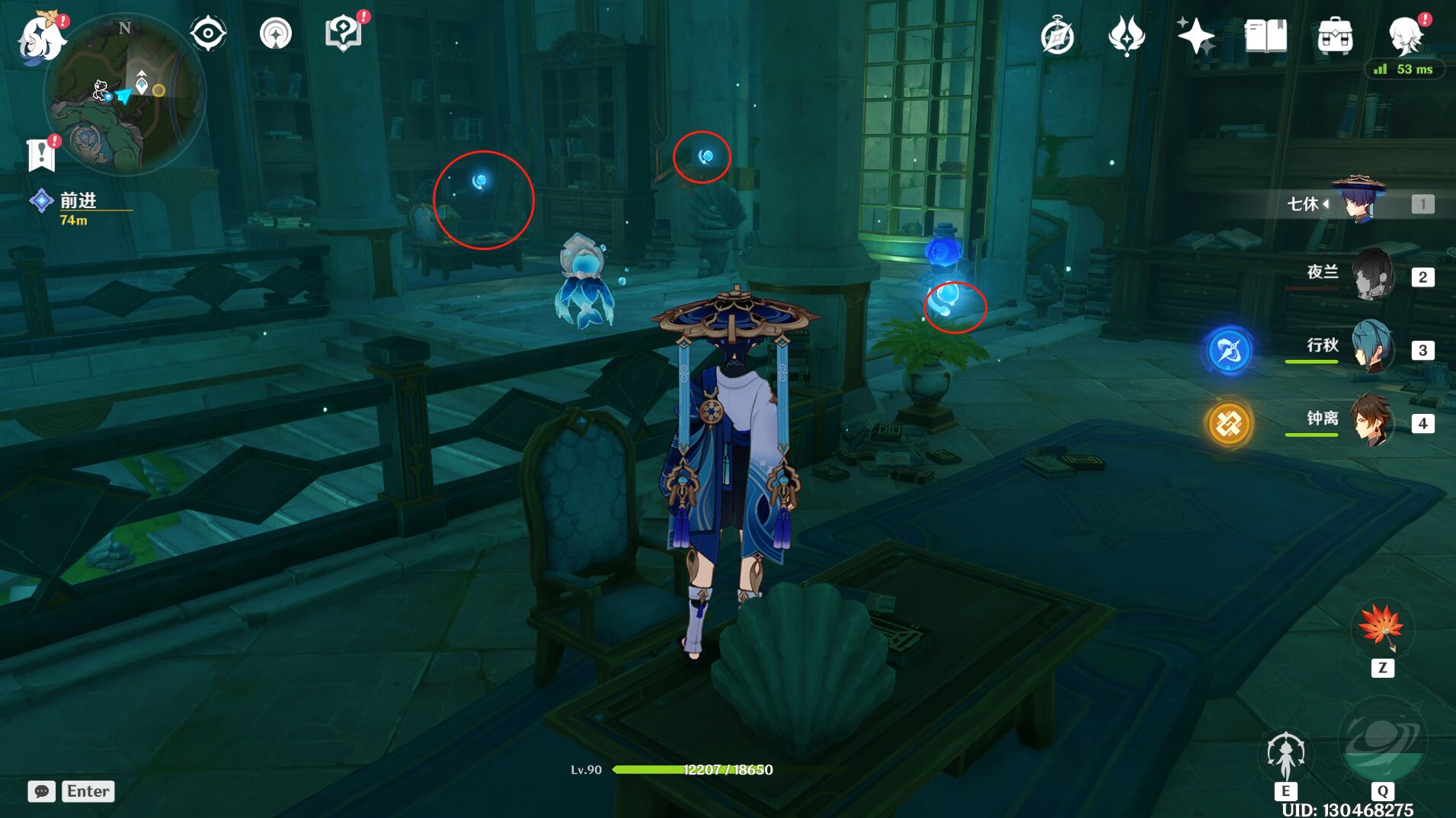Viewport: 1456px width, 818px height.
Task: Activate the elemental skill icon
Action: coord(1285,755)
